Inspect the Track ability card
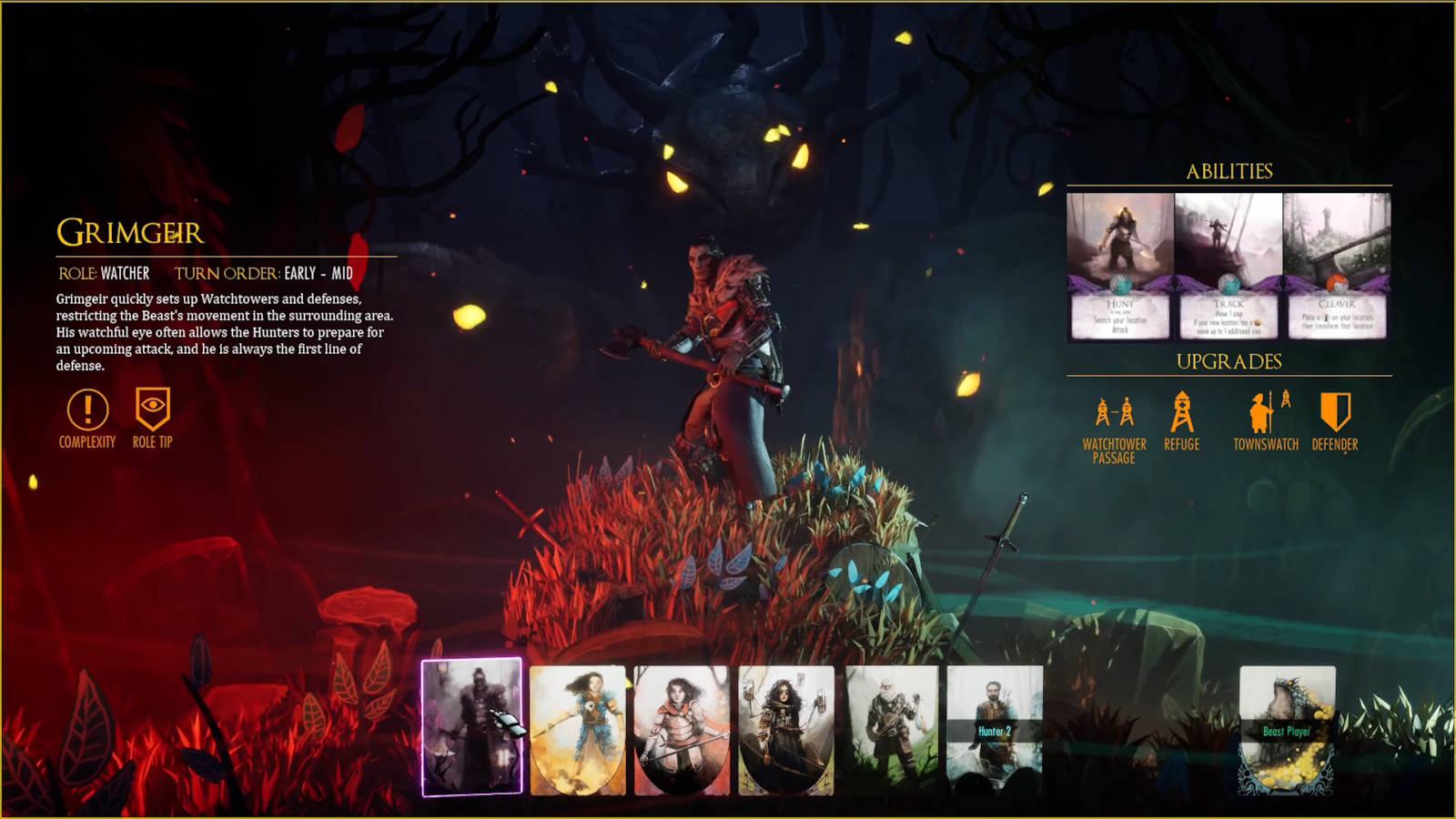 pos(1228,266)
